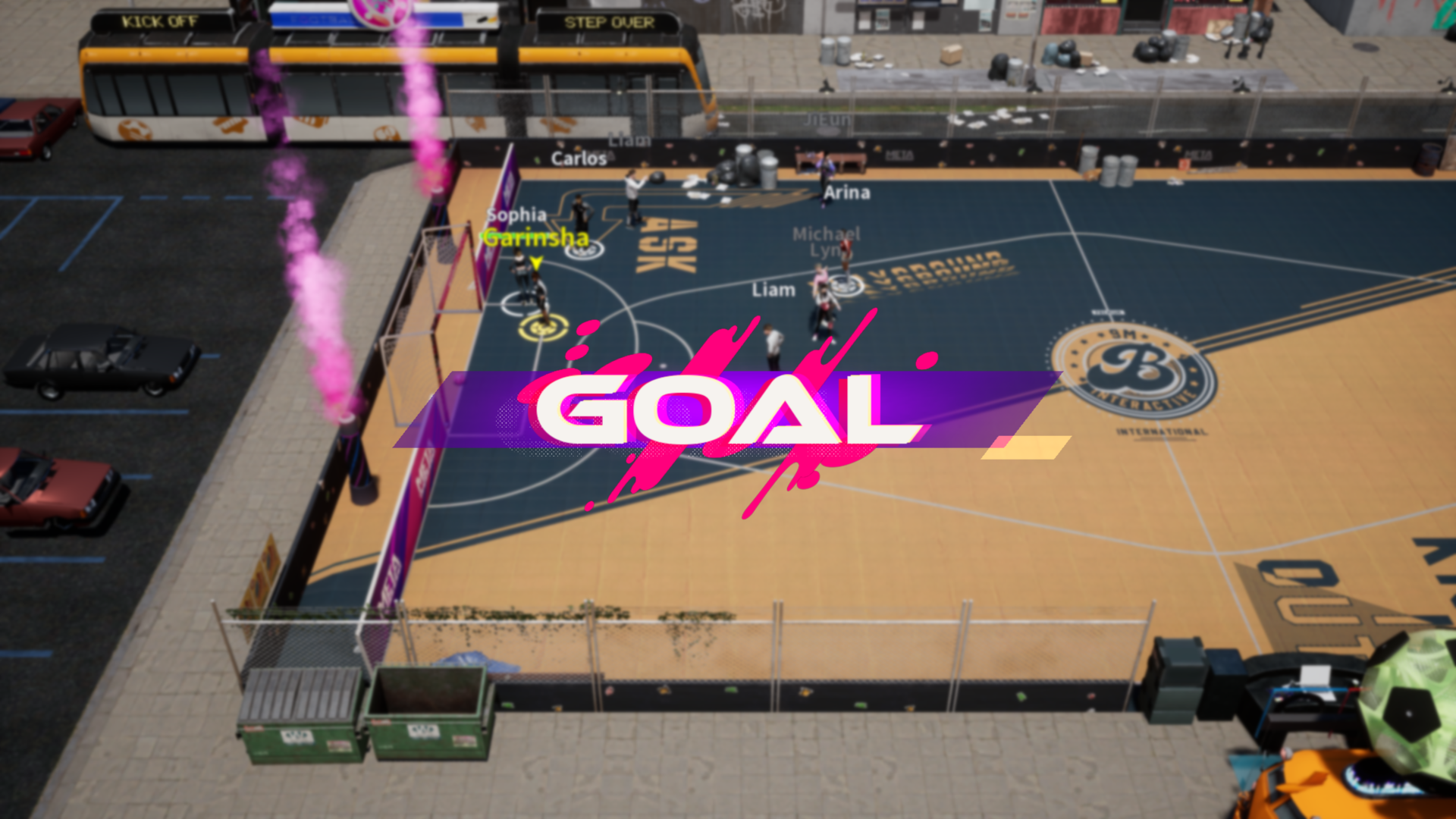Click the yellow arrow above the active player
This screenshot has height=819, width=1456.
[535, 263]
